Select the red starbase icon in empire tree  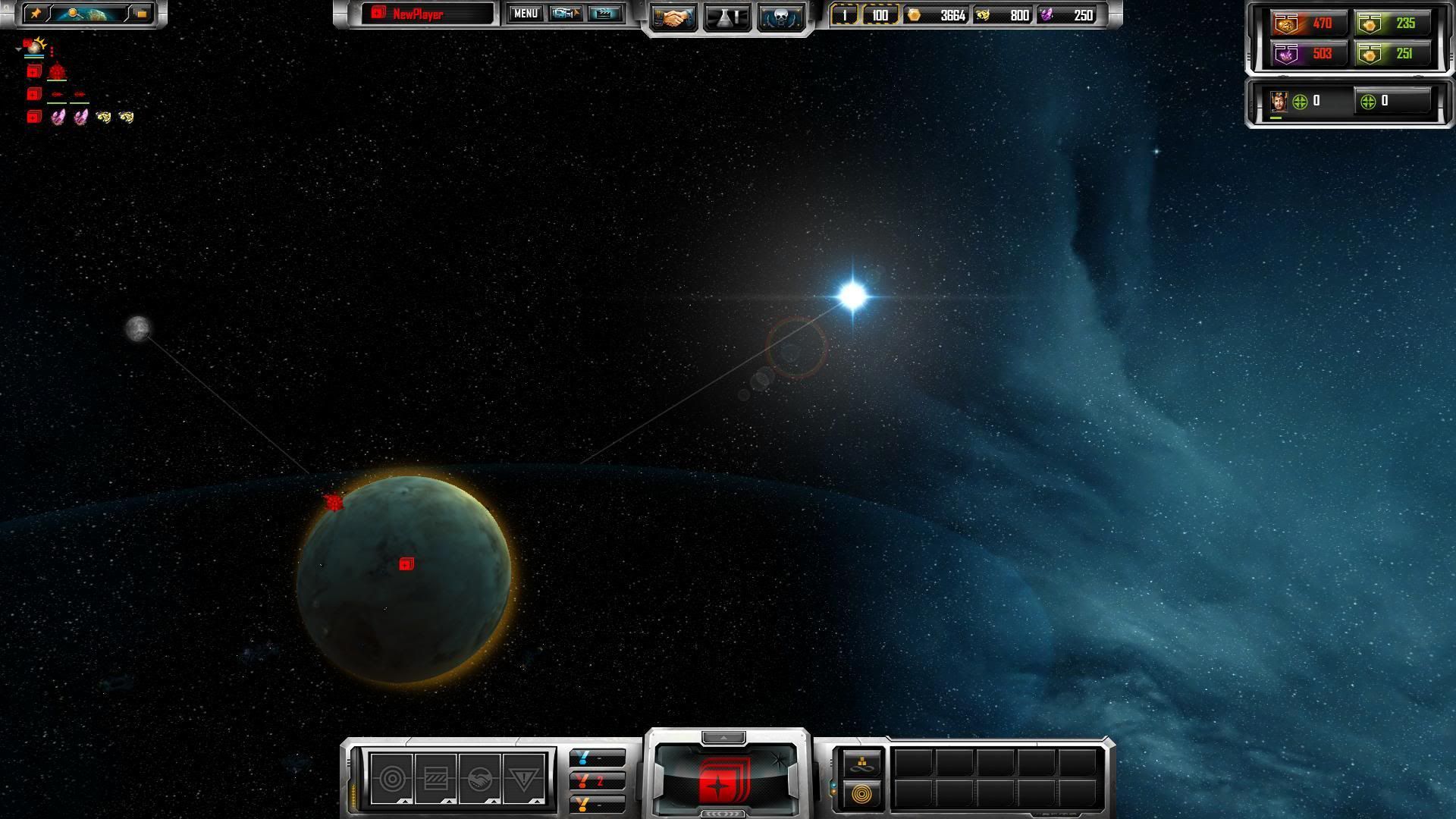click(x=58, y=72)
